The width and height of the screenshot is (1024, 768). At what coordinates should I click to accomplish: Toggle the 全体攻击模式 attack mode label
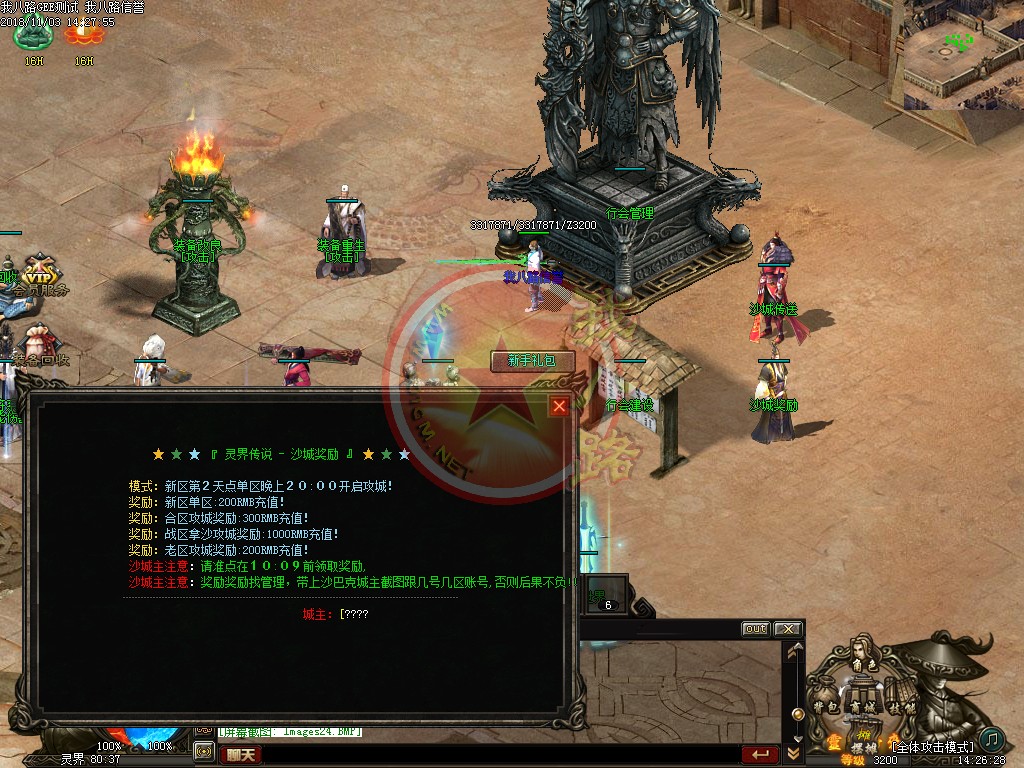click(932, 747)
